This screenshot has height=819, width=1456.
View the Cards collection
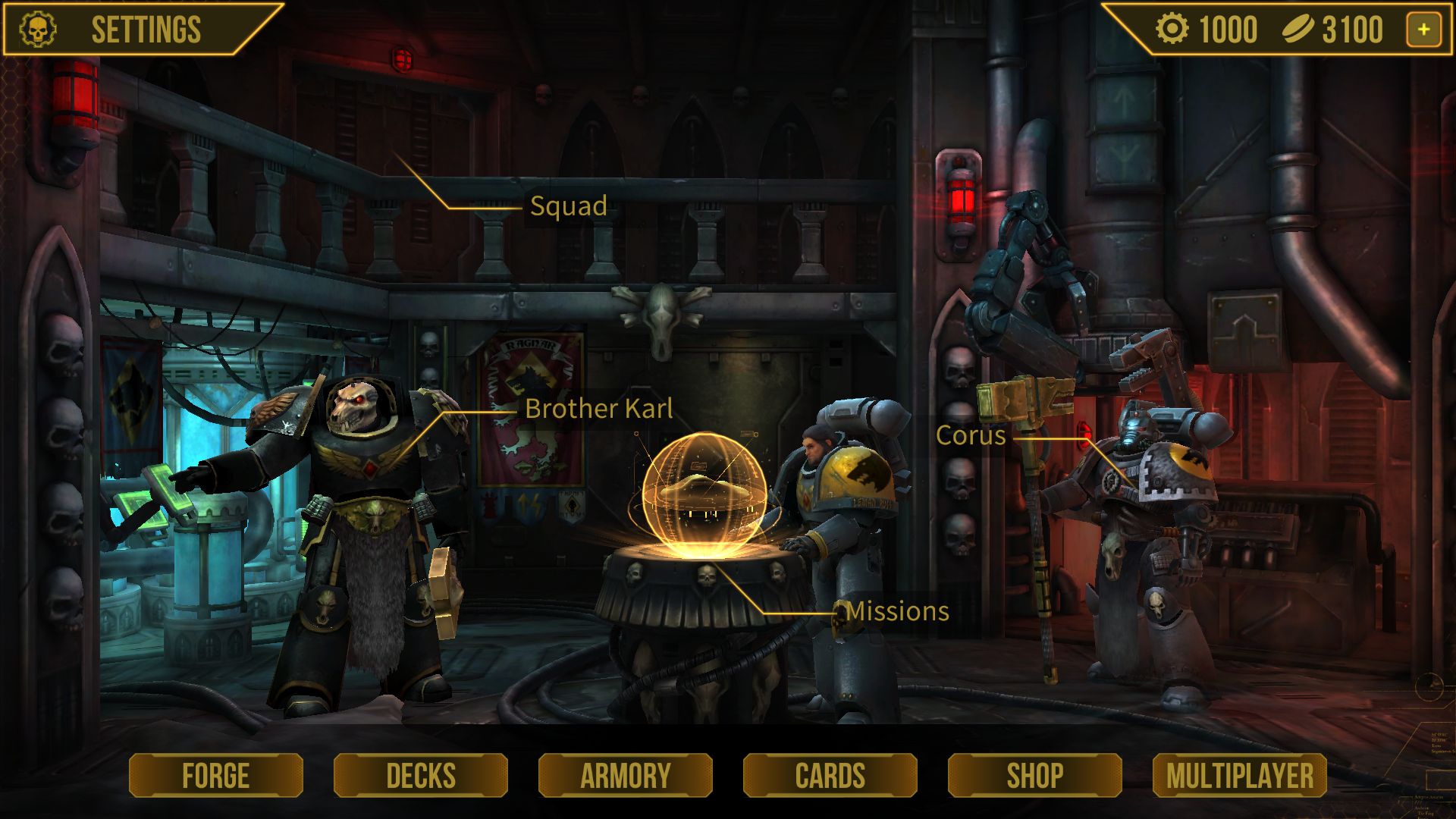830,775
